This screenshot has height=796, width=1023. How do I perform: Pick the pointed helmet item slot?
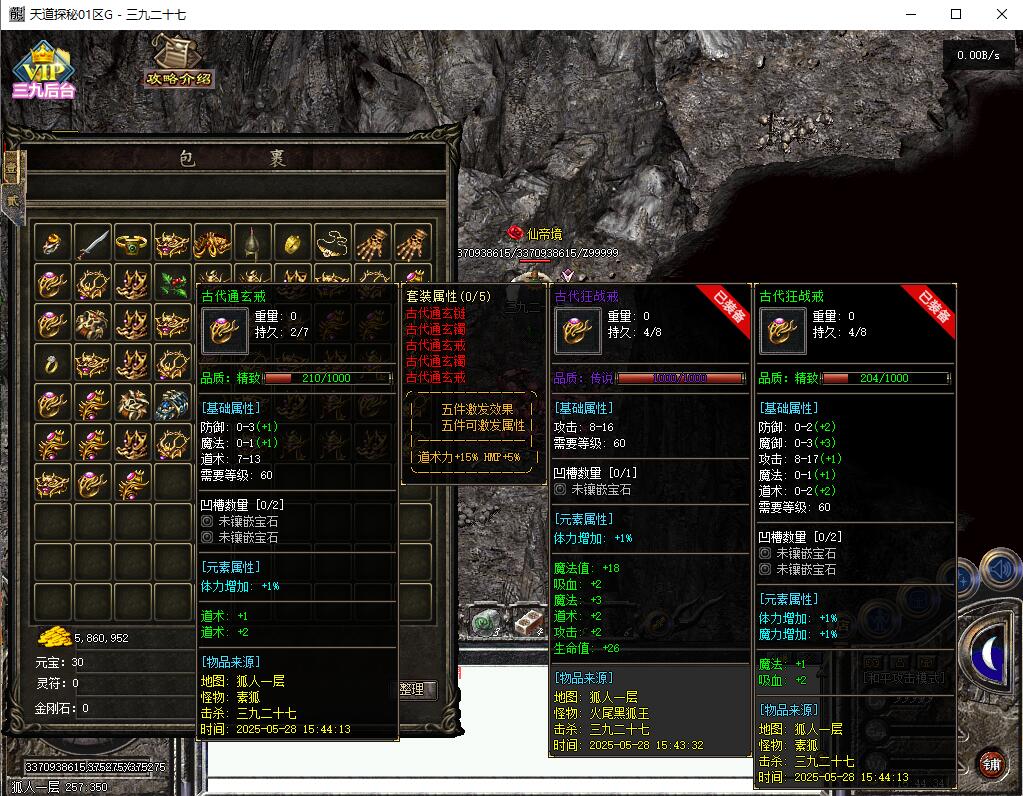coord(252,243)
